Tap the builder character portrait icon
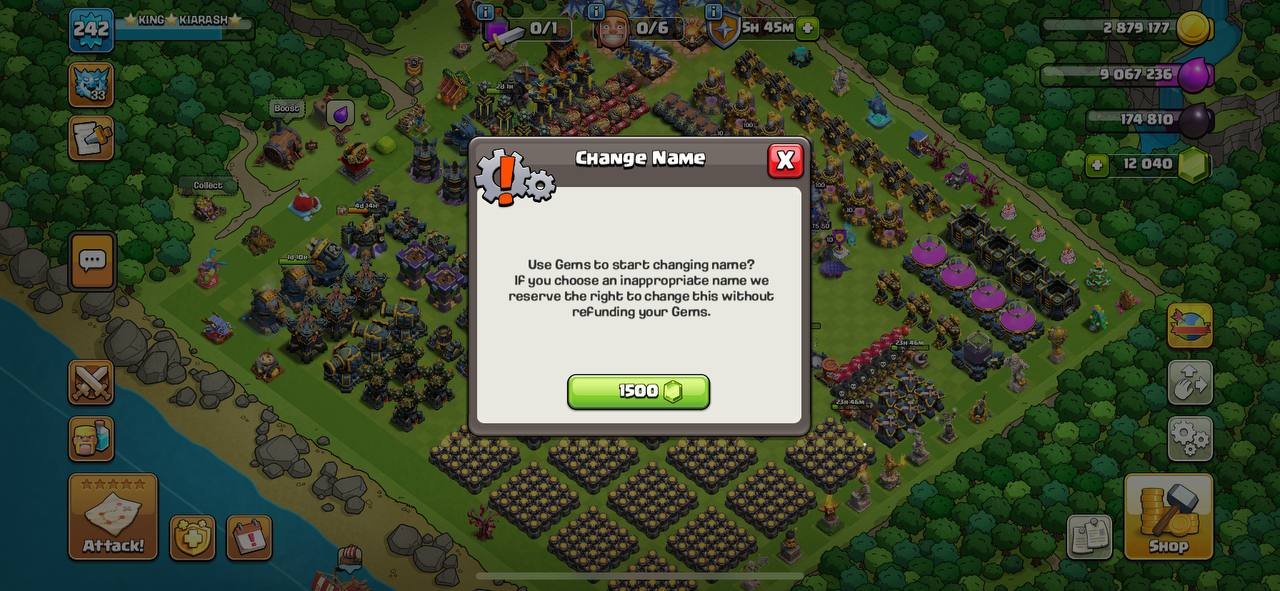This screenshot has height=591, width=1280. point(91,438)
